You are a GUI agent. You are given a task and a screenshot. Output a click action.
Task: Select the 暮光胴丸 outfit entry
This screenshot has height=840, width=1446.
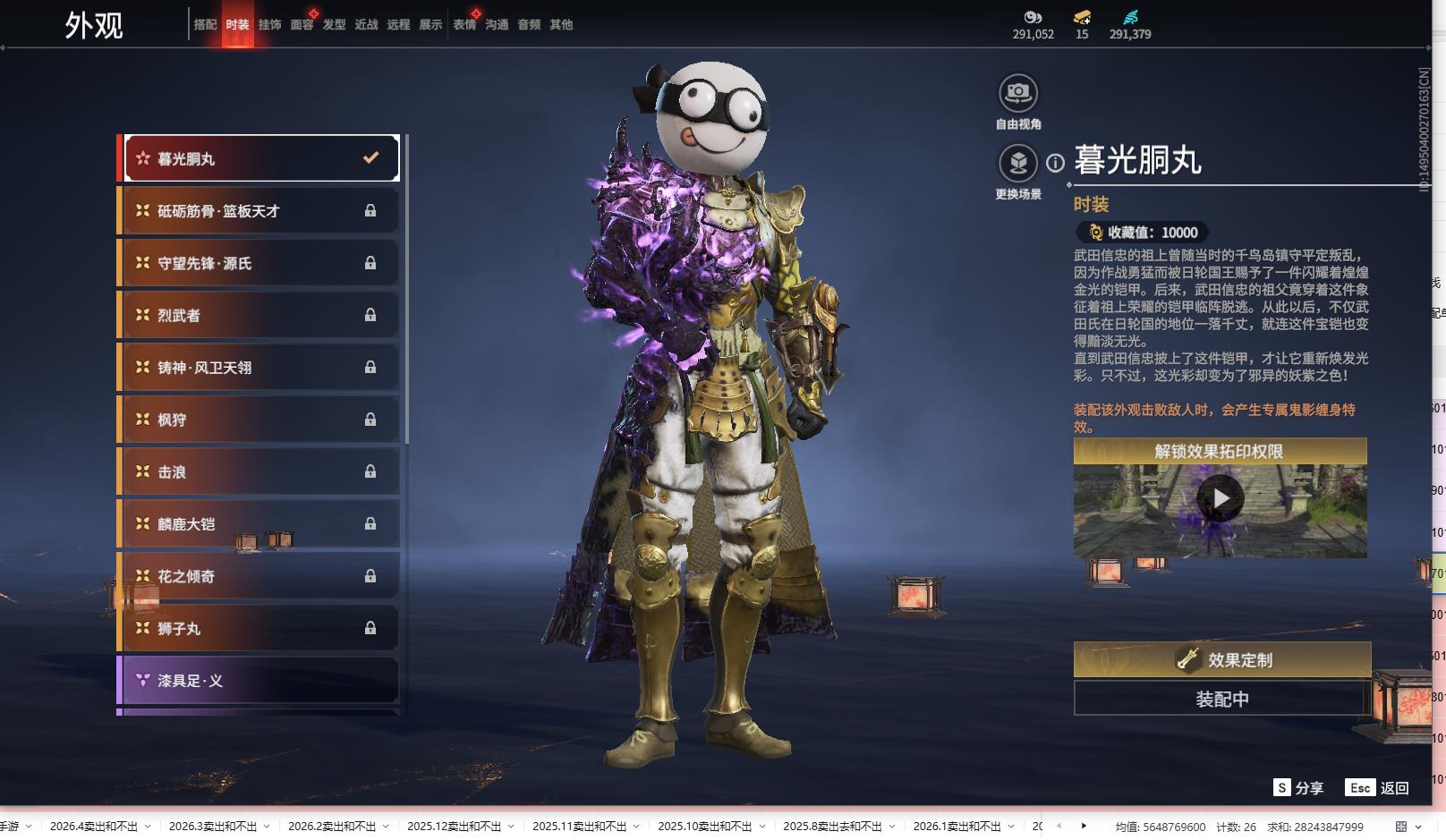pos(261,158)
